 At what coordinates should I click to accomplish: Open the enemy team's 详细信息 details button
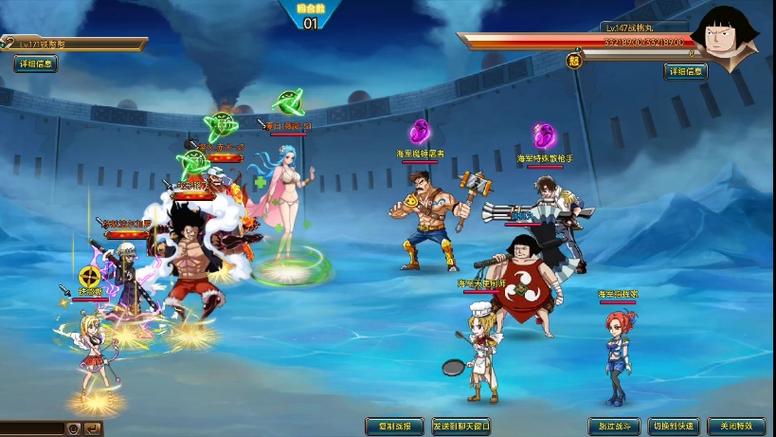pos(686,71)
